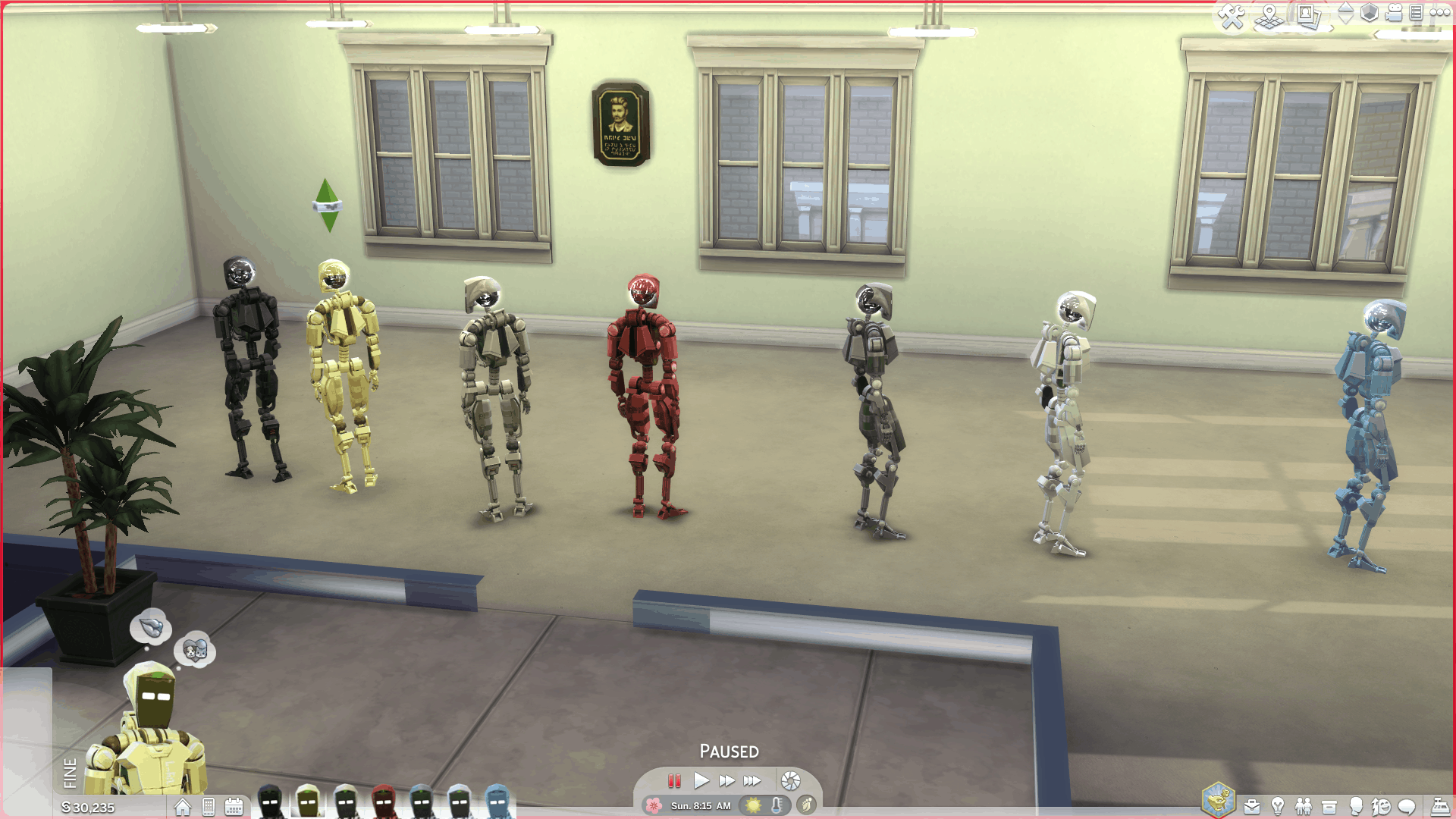Open the Career panel briefcase icon
Screen dimensions: 1456x819
1252,806
